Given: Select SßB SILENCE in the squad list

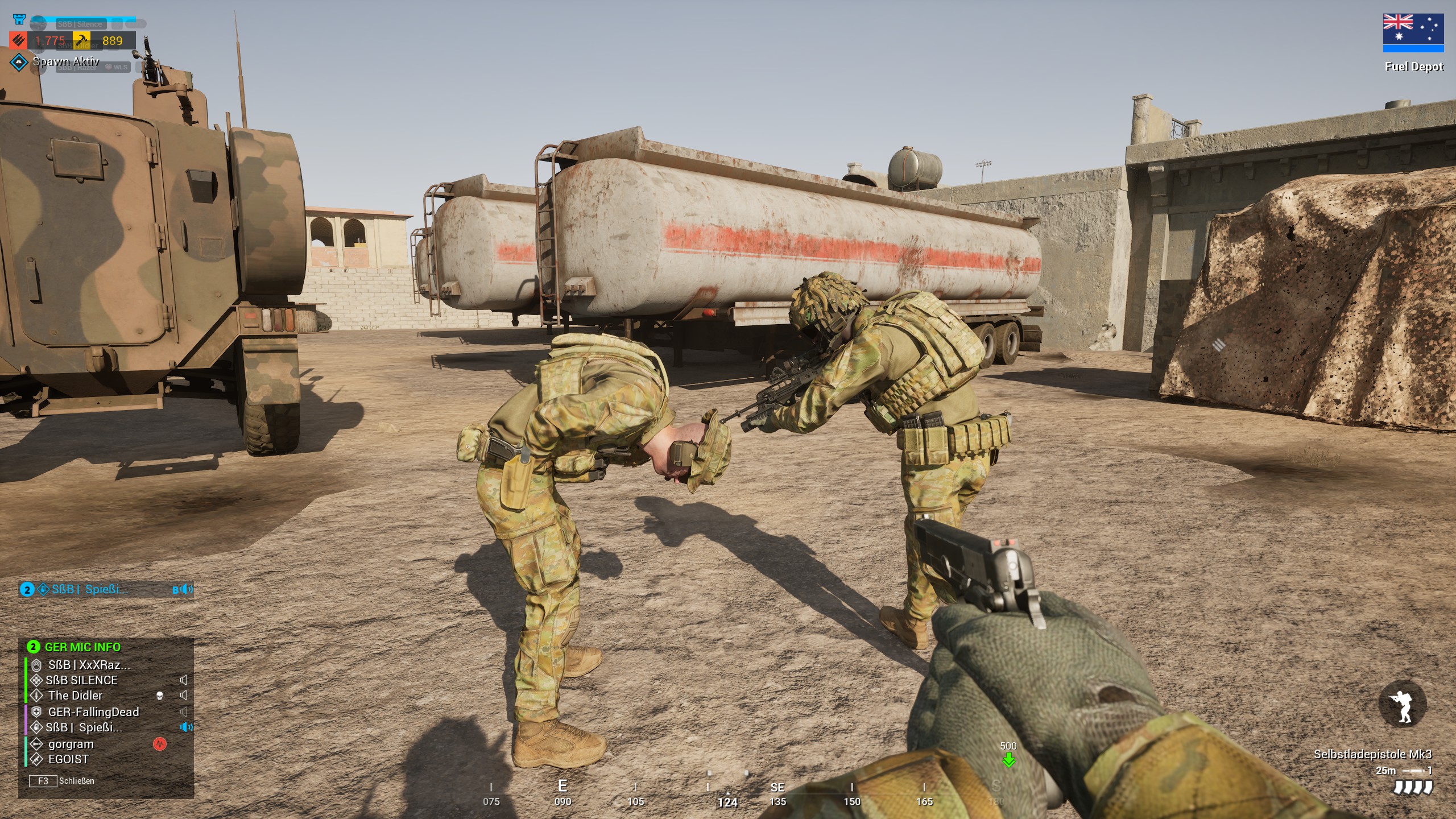Looking at the screenshot, I should 82,680.
